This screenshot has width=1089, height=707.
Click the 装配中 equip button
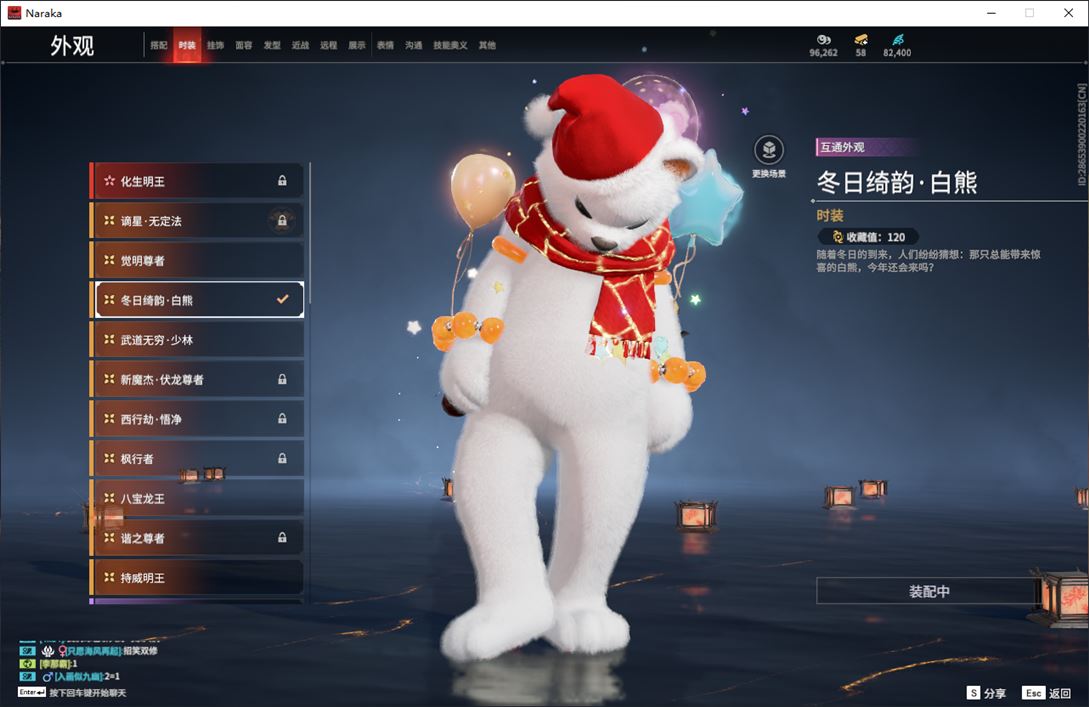[928, 591]
